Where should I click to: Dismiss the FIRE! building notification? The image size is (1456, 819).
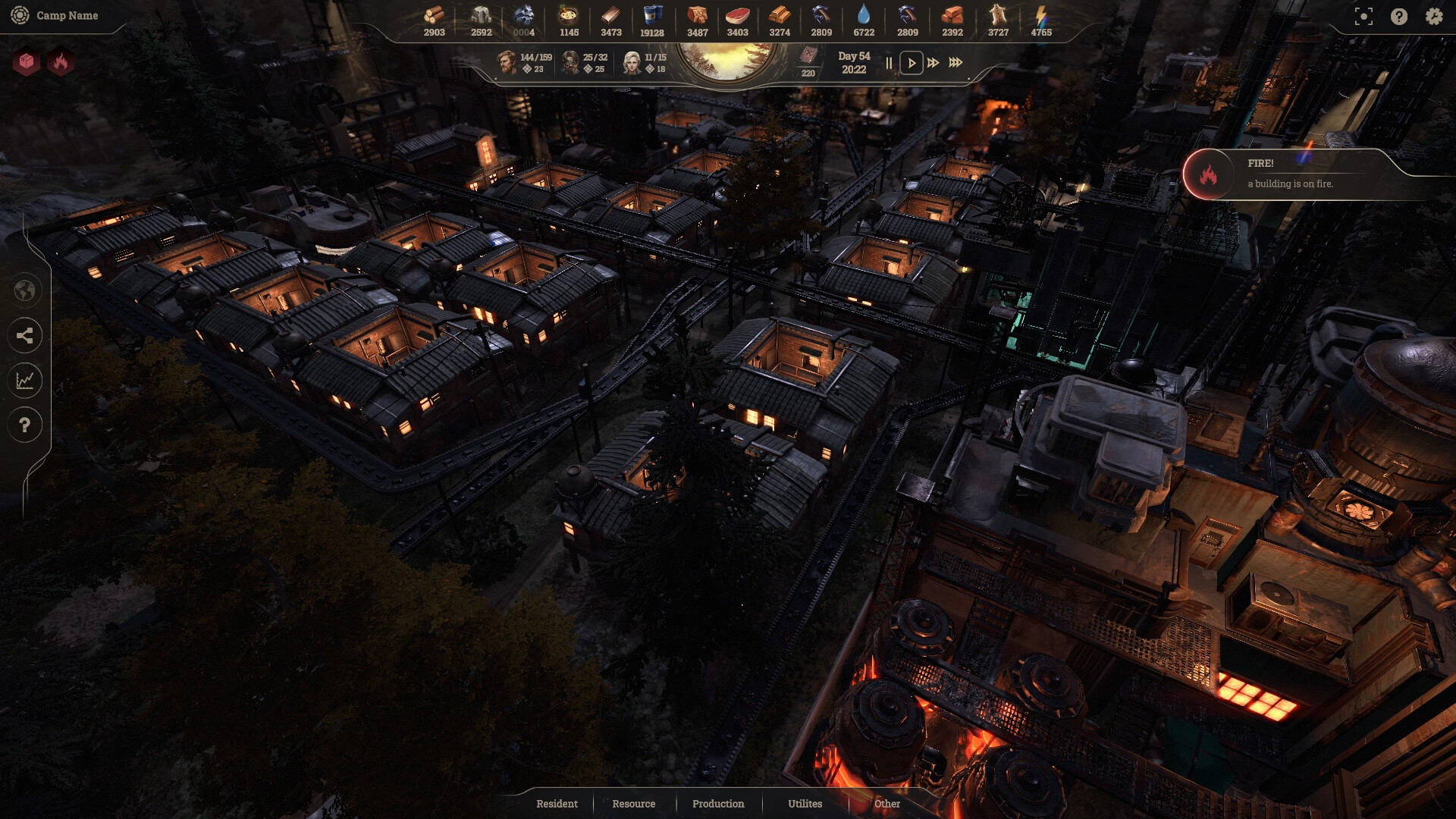(1319, 174)
